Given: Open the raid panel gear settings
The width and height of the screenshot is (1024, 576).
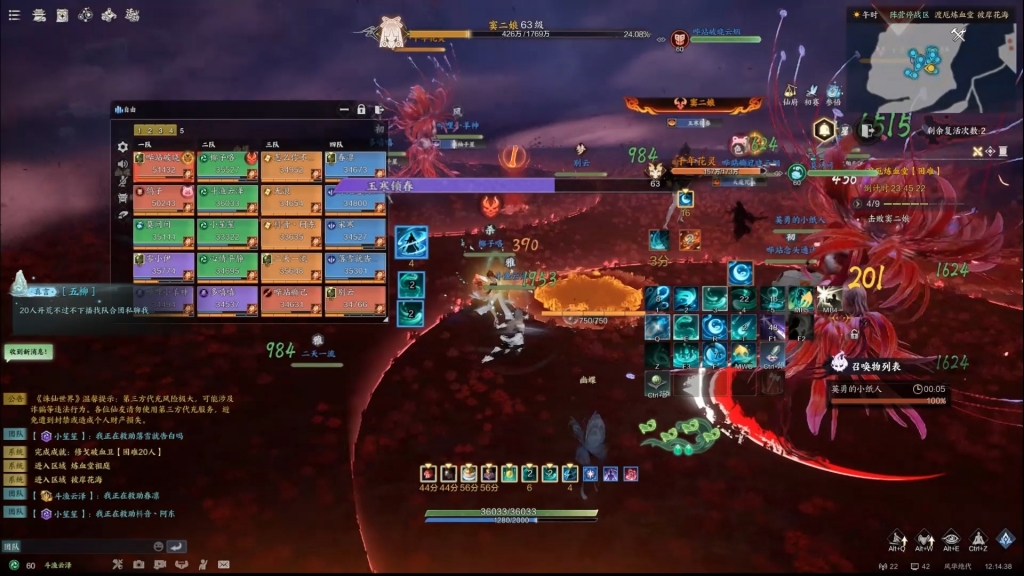Looking at the screenshot, I should pyautogui.click(x=123, y=146).
